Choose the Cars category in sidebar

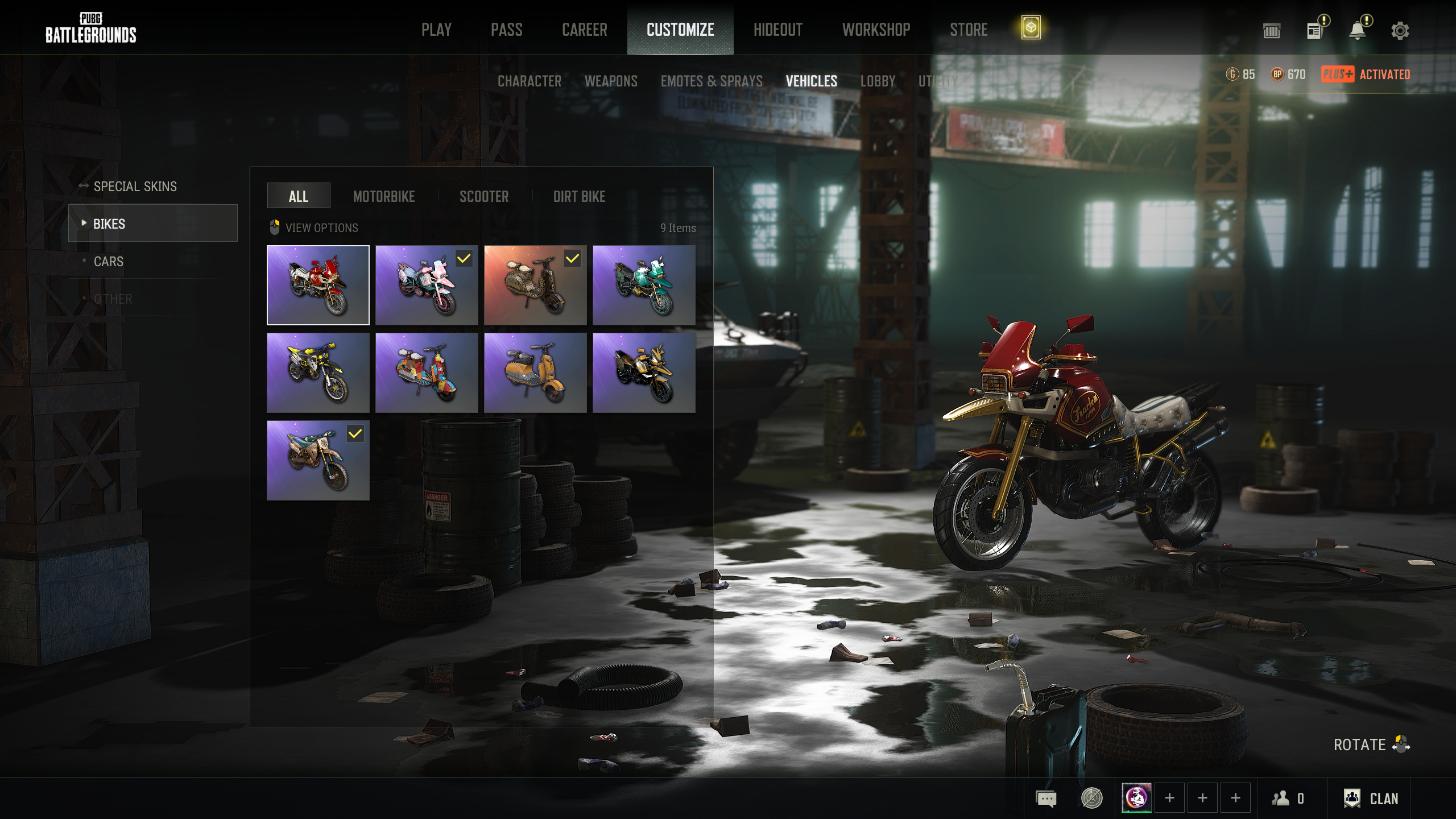pos(108,262)
